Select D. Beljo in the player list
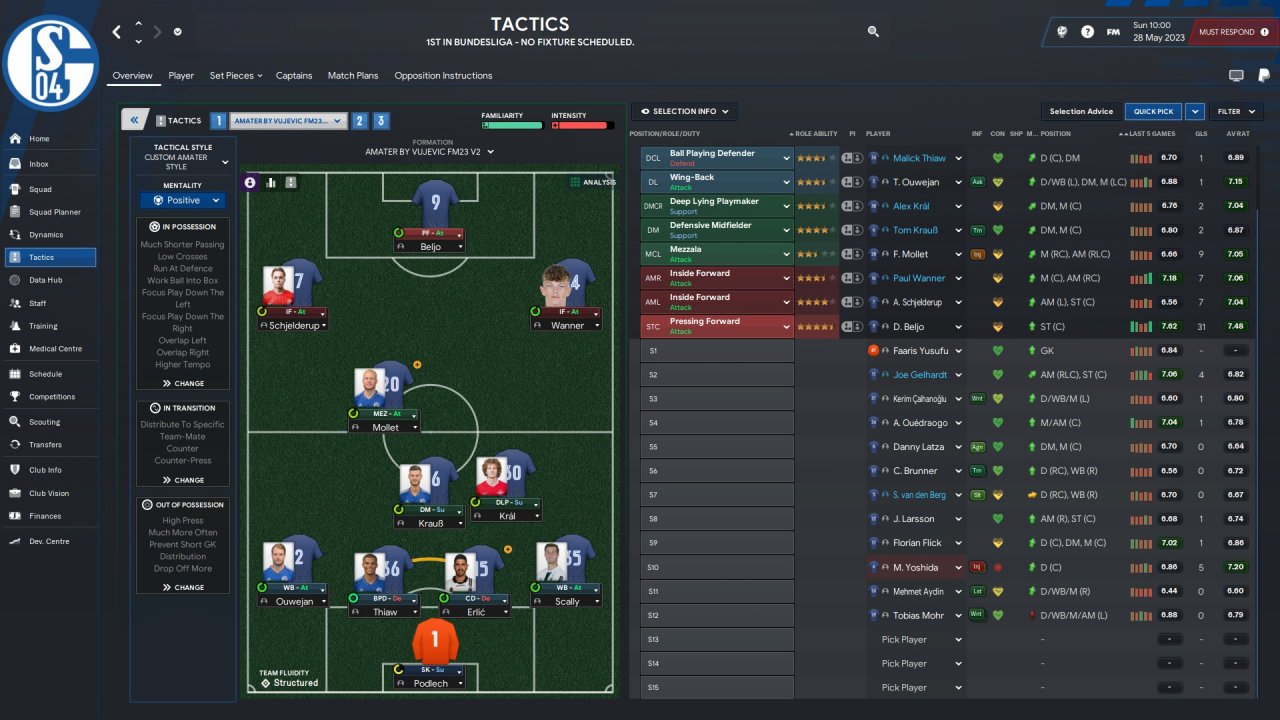This screenshot has width=1280, height=720. pyautogui.click(x=909, y=327)
